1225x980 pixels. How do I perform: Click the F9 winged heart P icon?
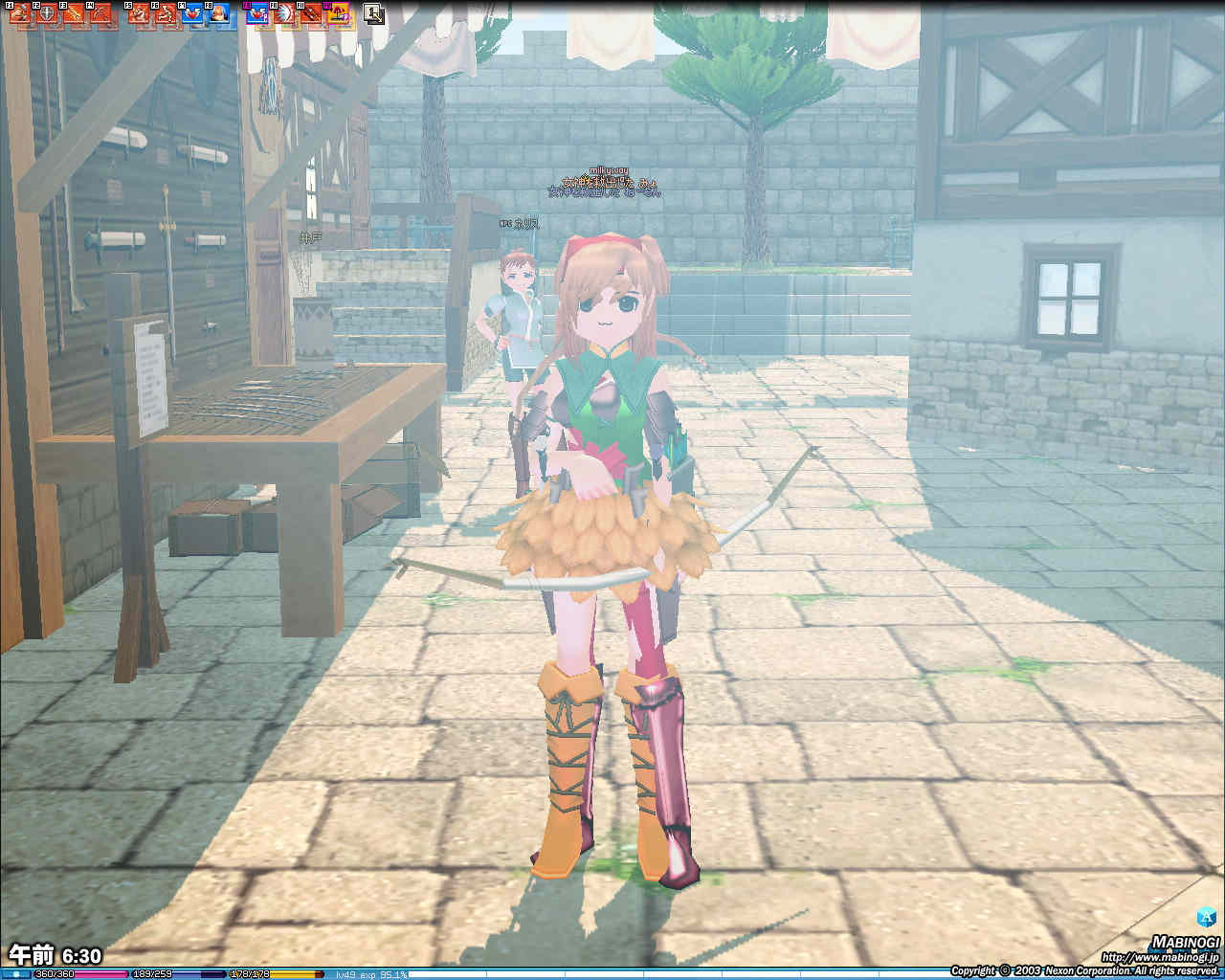pyautogui.click(x=257, y=13)
